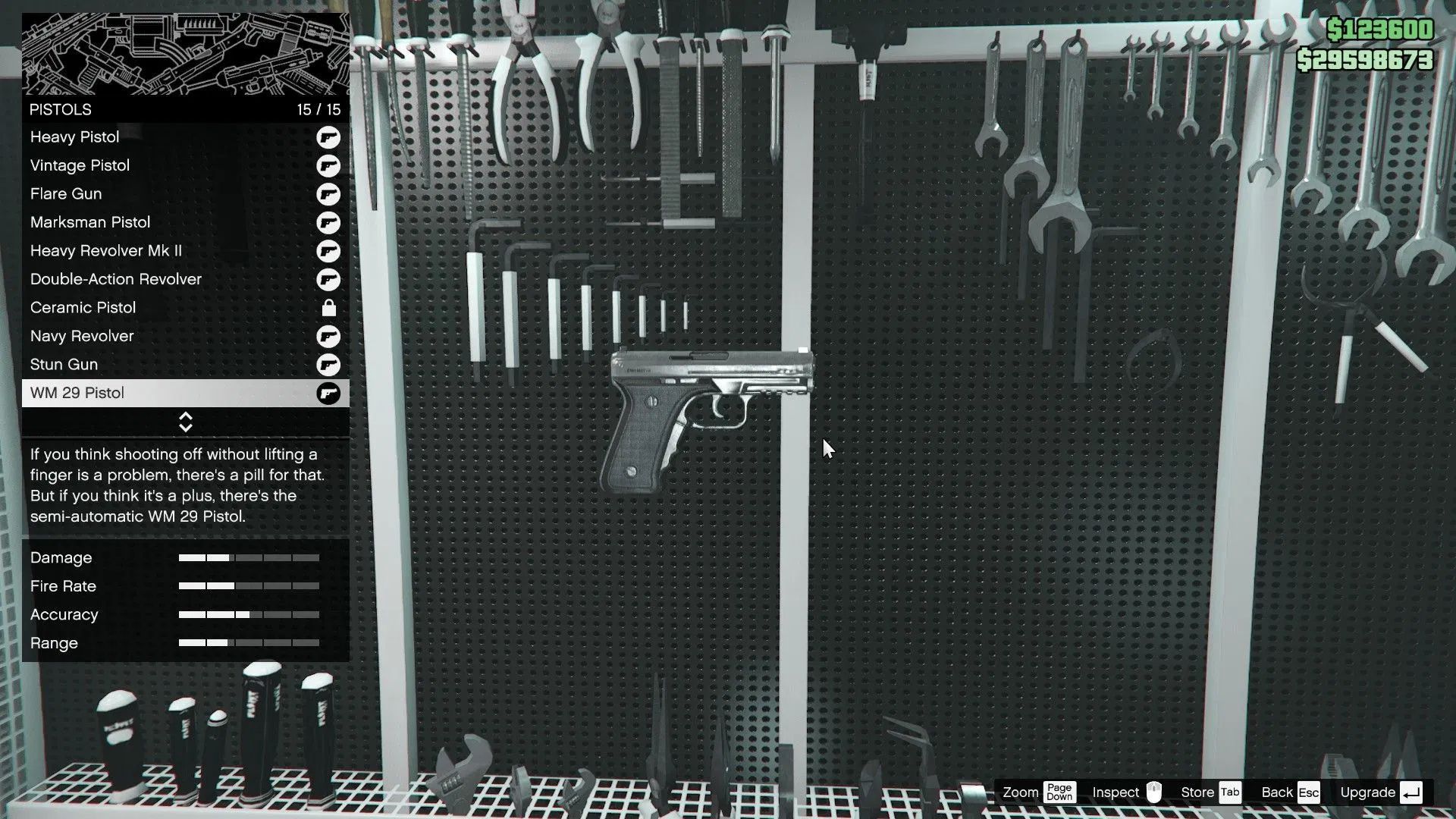Screen dimensions: 1456x819
Task: Click the pistol icon beside Heavy Pistol
Action: 328,137
